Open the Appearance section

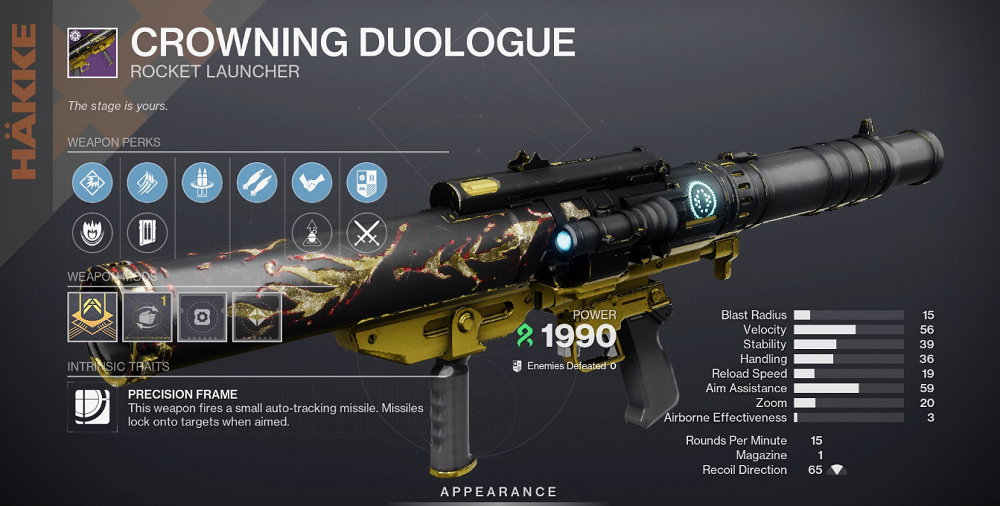click(499, 492)
